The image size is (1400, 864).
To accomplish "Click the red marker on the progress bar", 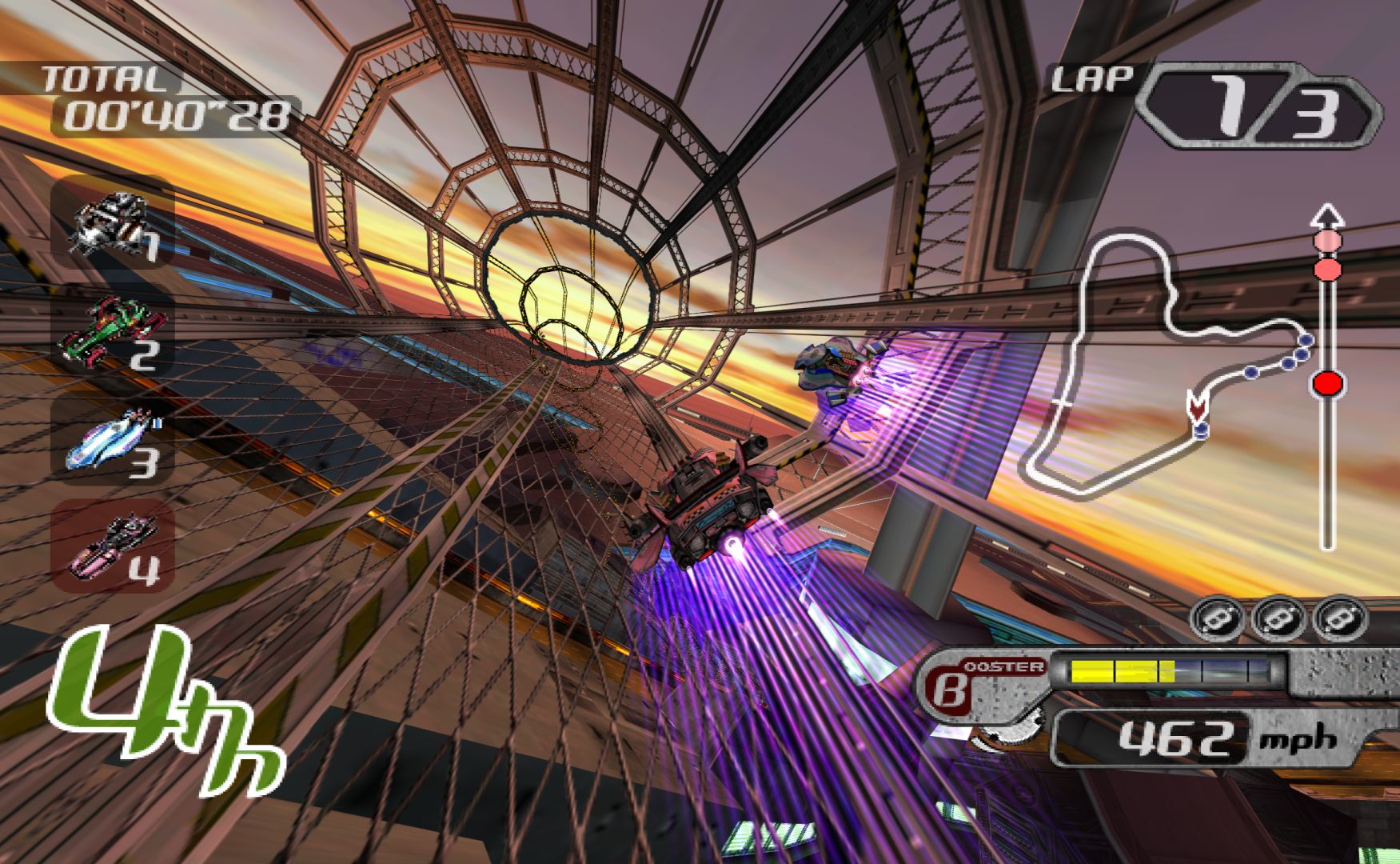I will click(1327, 384).
